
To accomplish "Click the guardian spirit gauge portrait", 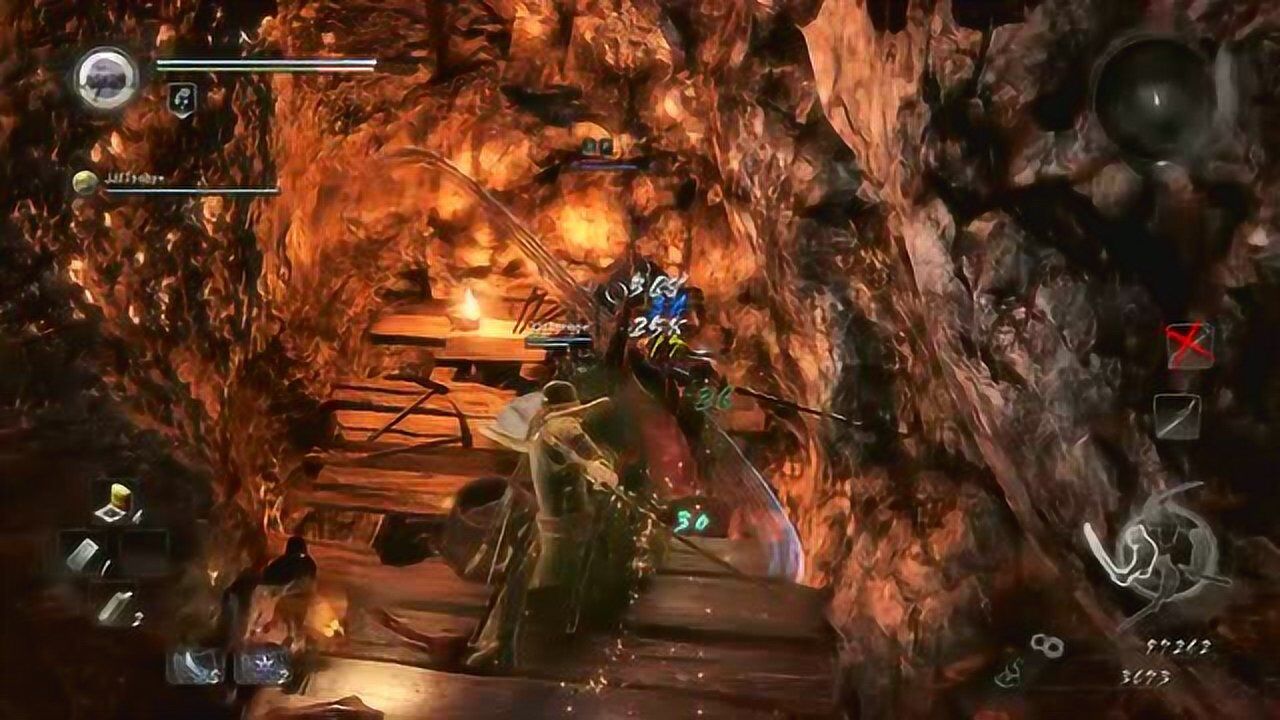I will (106, 78).
